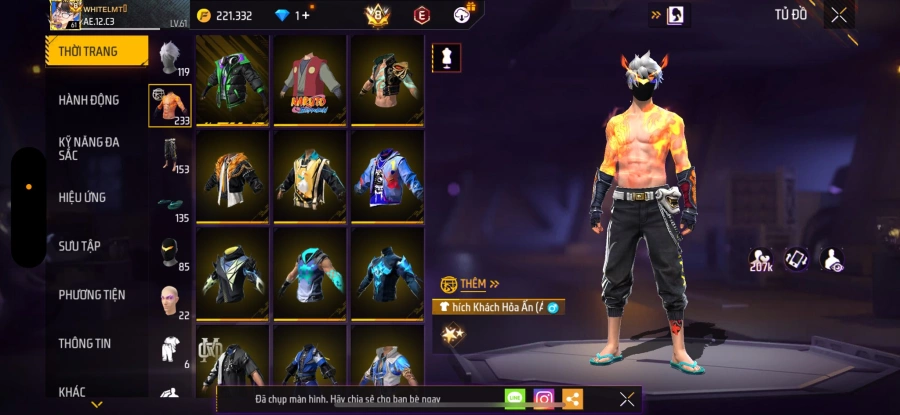Open the Kỹ Năng Đa Sắc tab

click(89, 148)
